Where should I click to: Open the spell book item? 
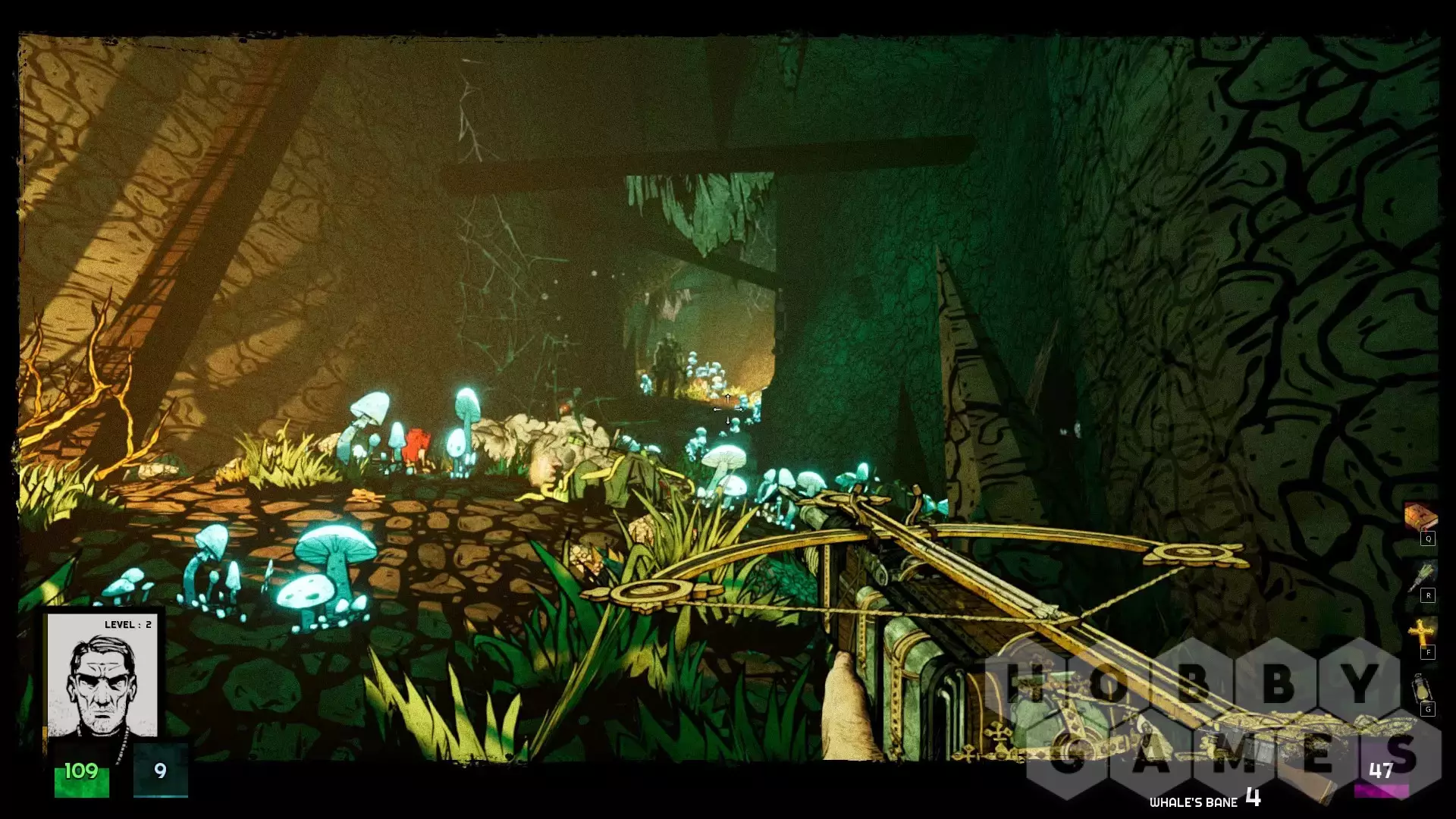click(1420, 518)
